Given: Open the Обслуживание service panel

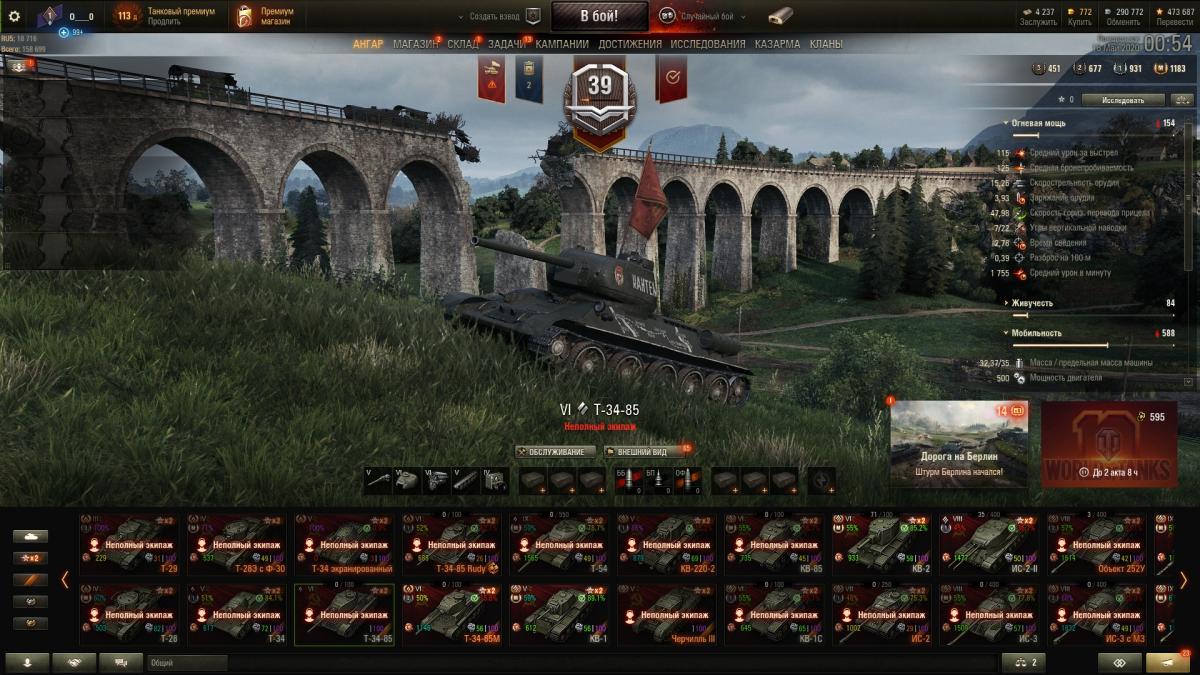Looking at the screenshot, I should (555, 452).
